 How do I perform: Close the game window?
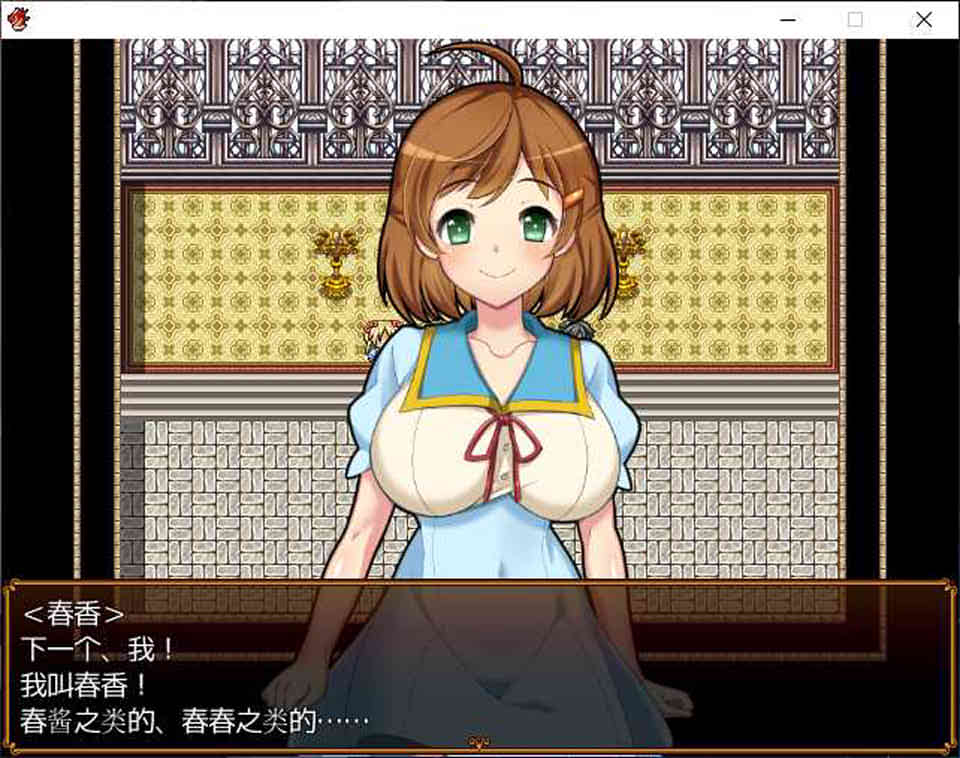click(922, 19)
